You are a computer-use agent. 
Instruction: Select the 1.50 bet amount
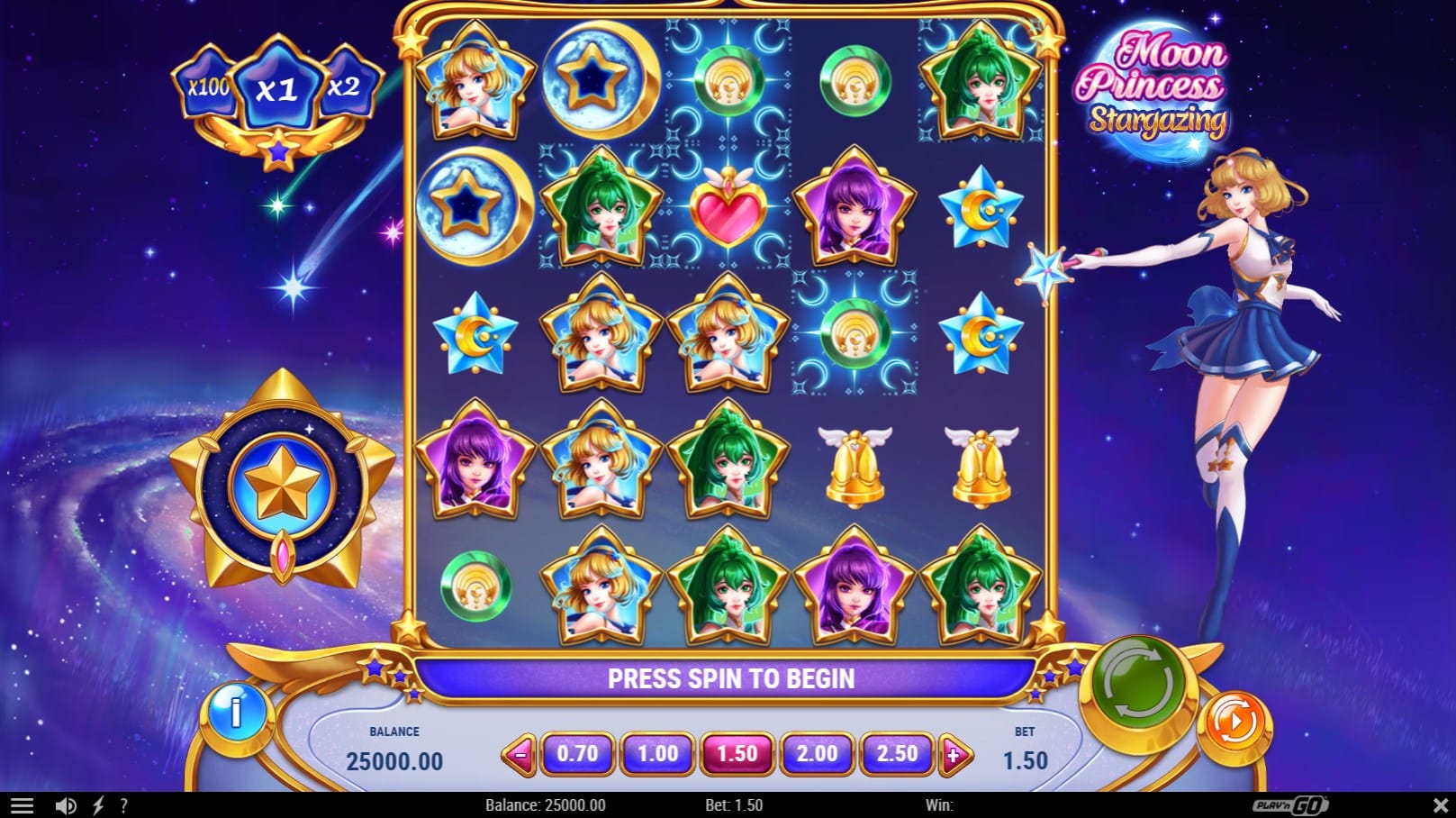click(x=737, y=753)
